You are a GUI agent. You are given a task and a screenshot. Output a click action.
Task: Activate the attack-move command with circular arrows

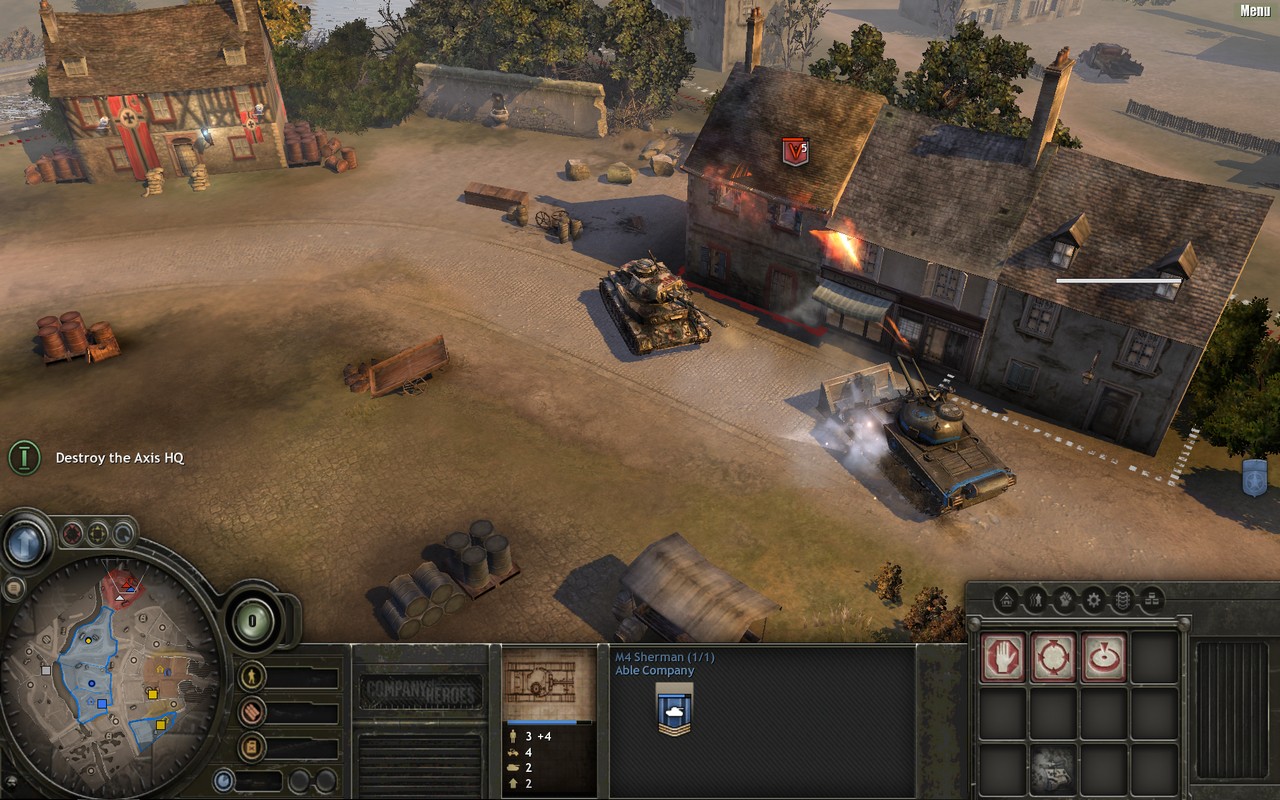tap(1054, 657)
